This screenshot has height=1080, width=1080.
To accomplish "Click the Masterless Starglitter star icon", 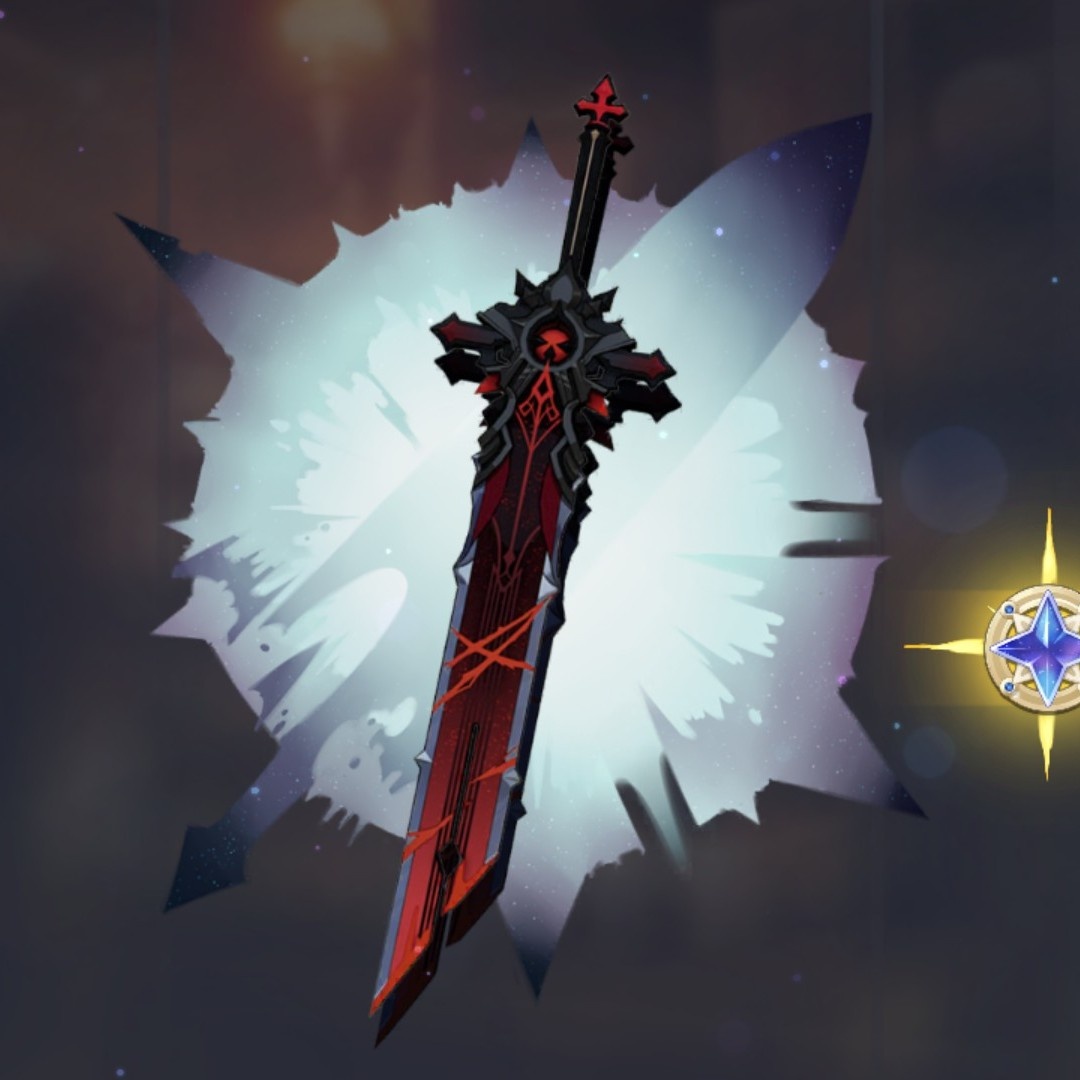I will (1040, 648).
